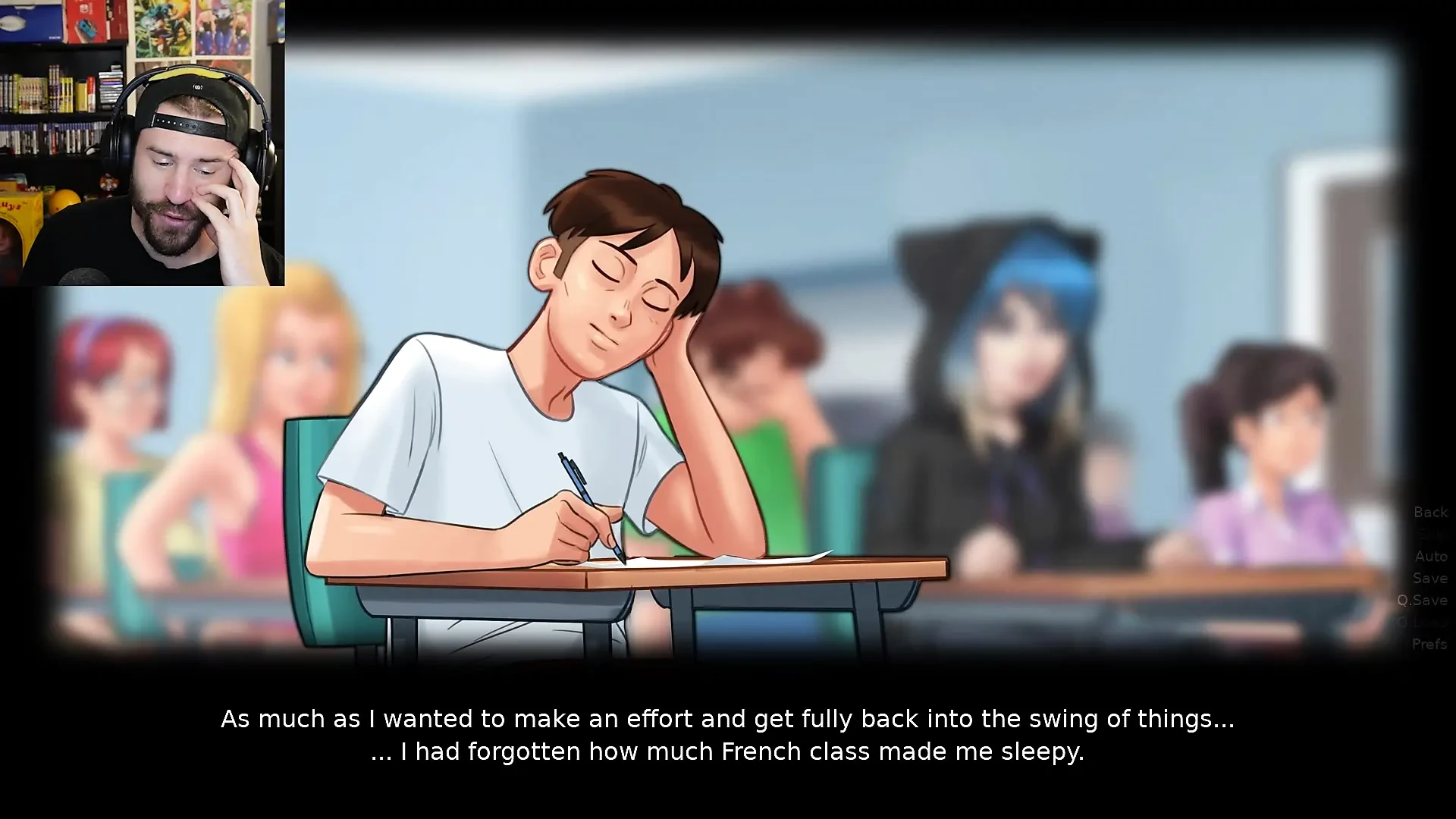Go back using the Back button

[1430, 513]
